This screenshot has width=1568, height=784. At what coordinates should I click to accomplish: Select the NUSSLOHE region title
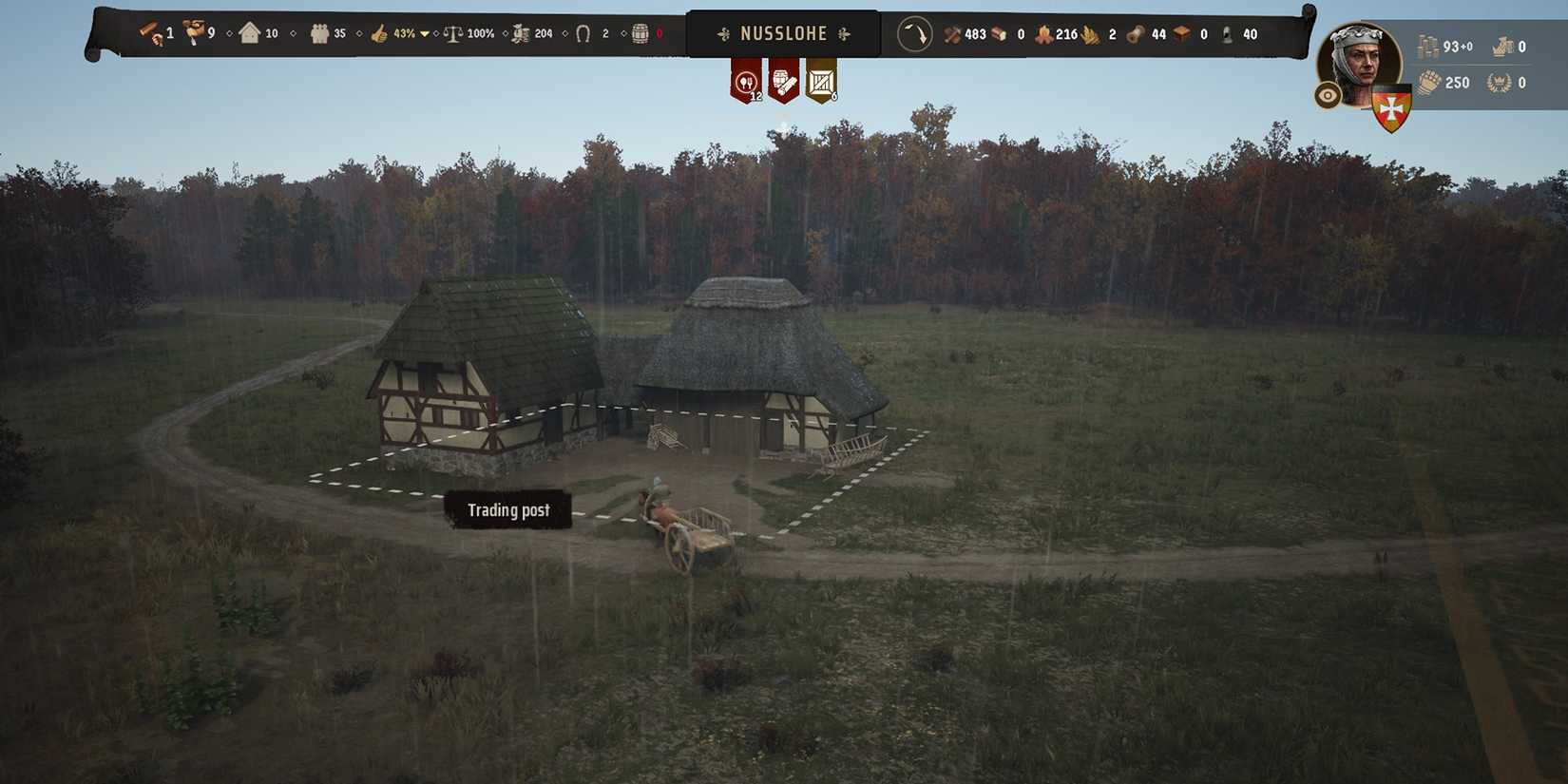tap(784, 31)
